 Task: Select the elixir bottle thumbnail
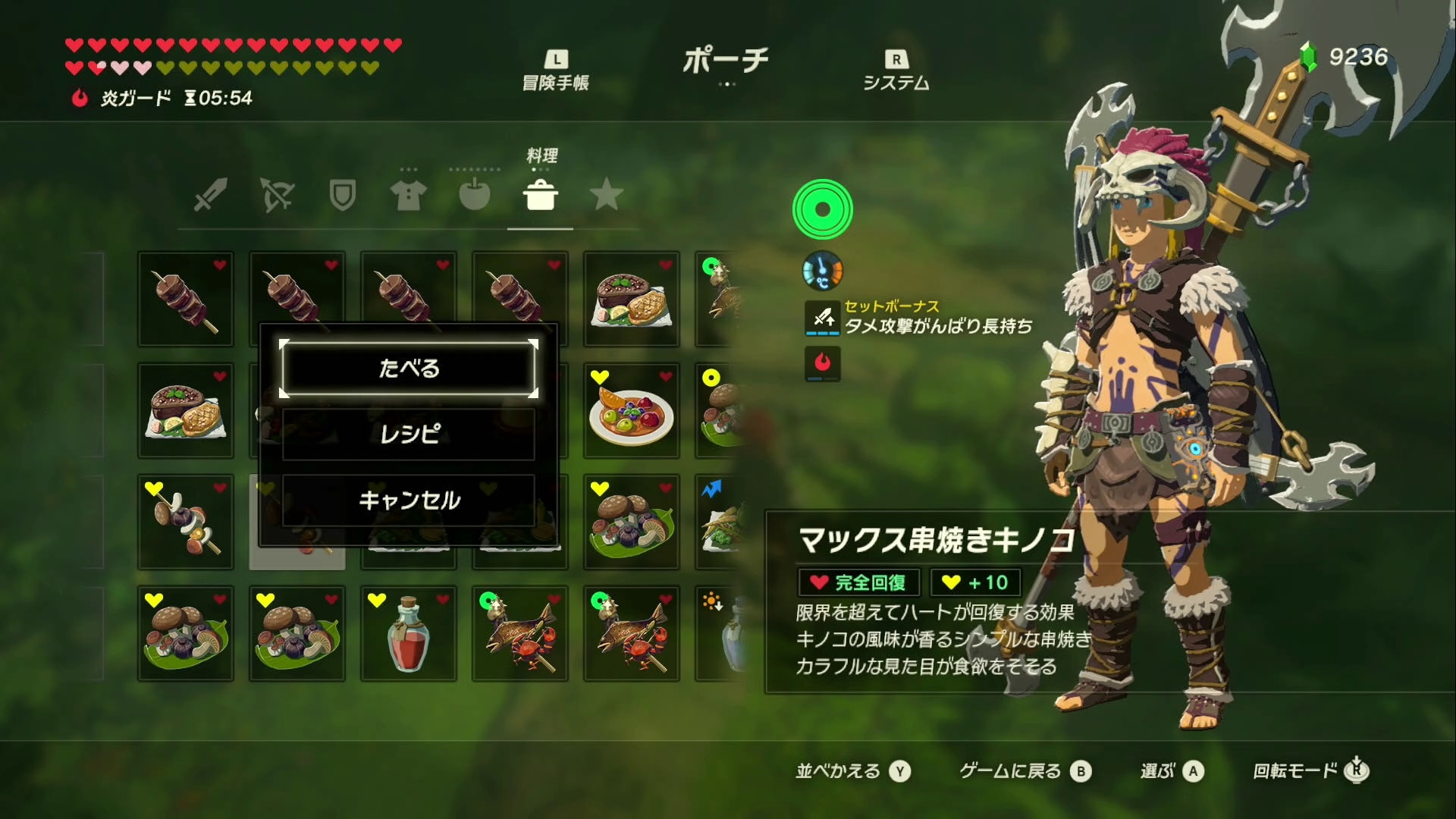pyautogui.click(x=408, y=634)
